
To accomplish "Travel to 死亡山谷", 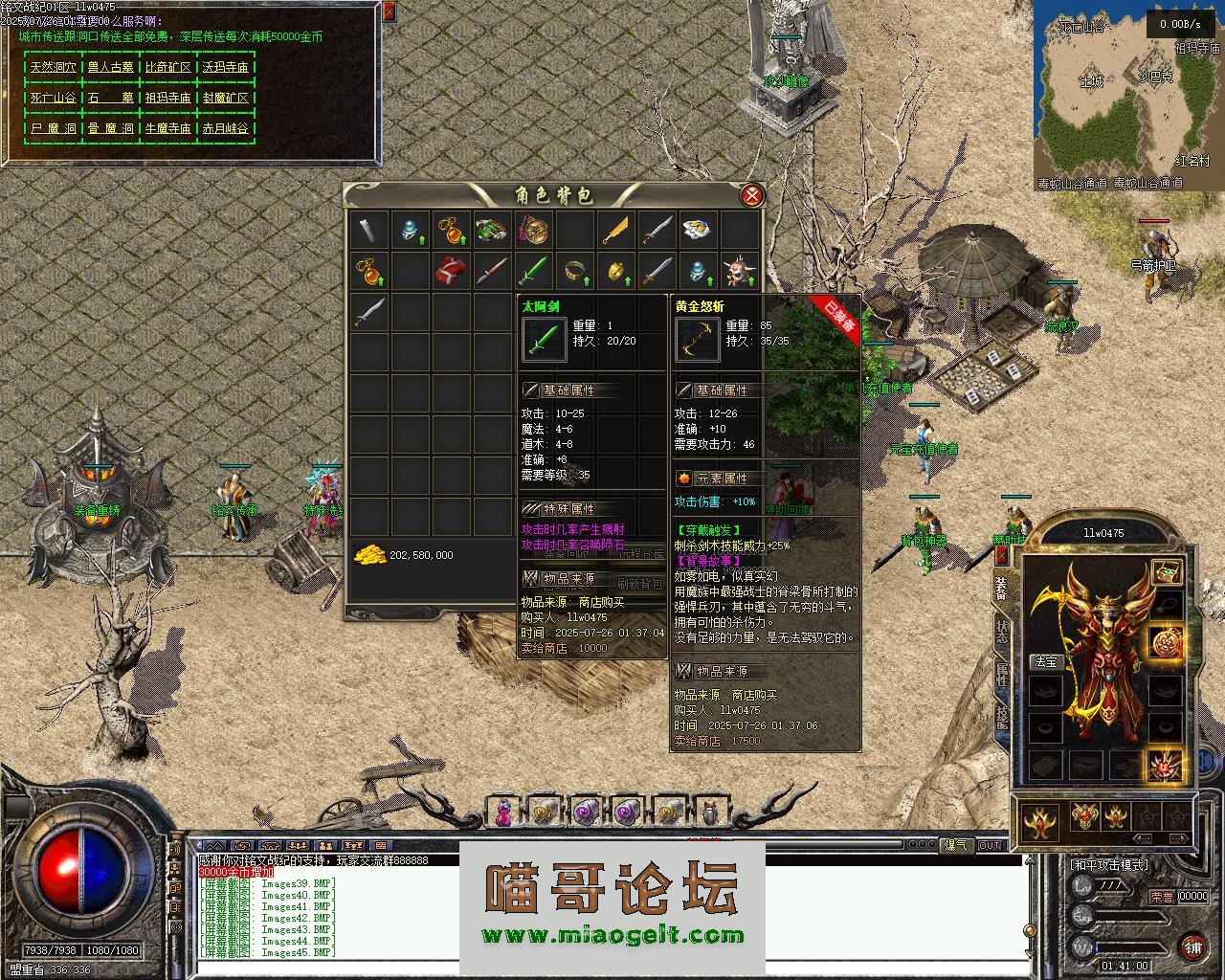I will [53, 98].
